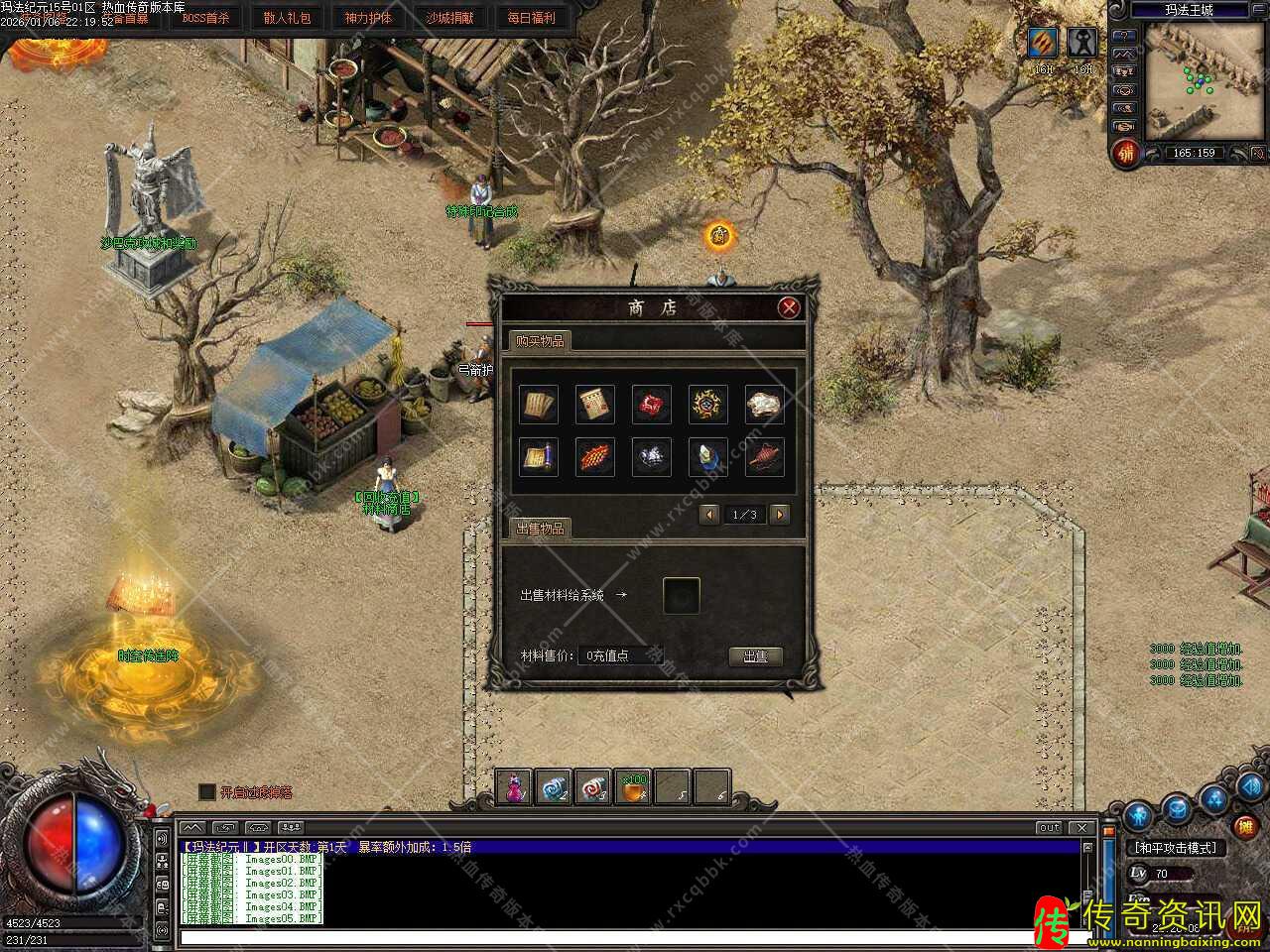Click the empty sell material slot
This screenshot has height=952, width=1270.
682,595
